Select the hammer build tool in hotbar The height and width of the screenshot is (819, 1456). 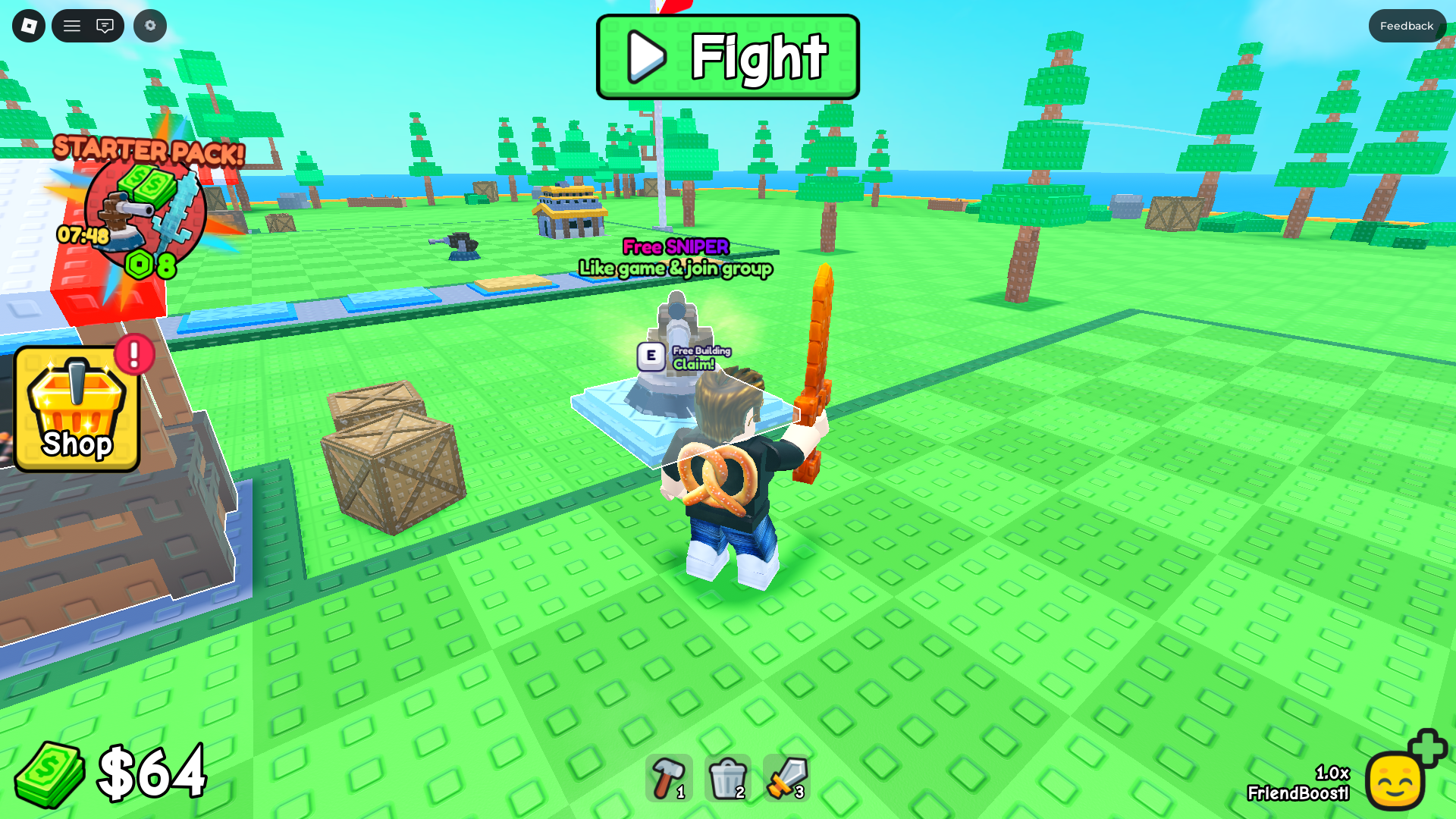click(670, 777)
